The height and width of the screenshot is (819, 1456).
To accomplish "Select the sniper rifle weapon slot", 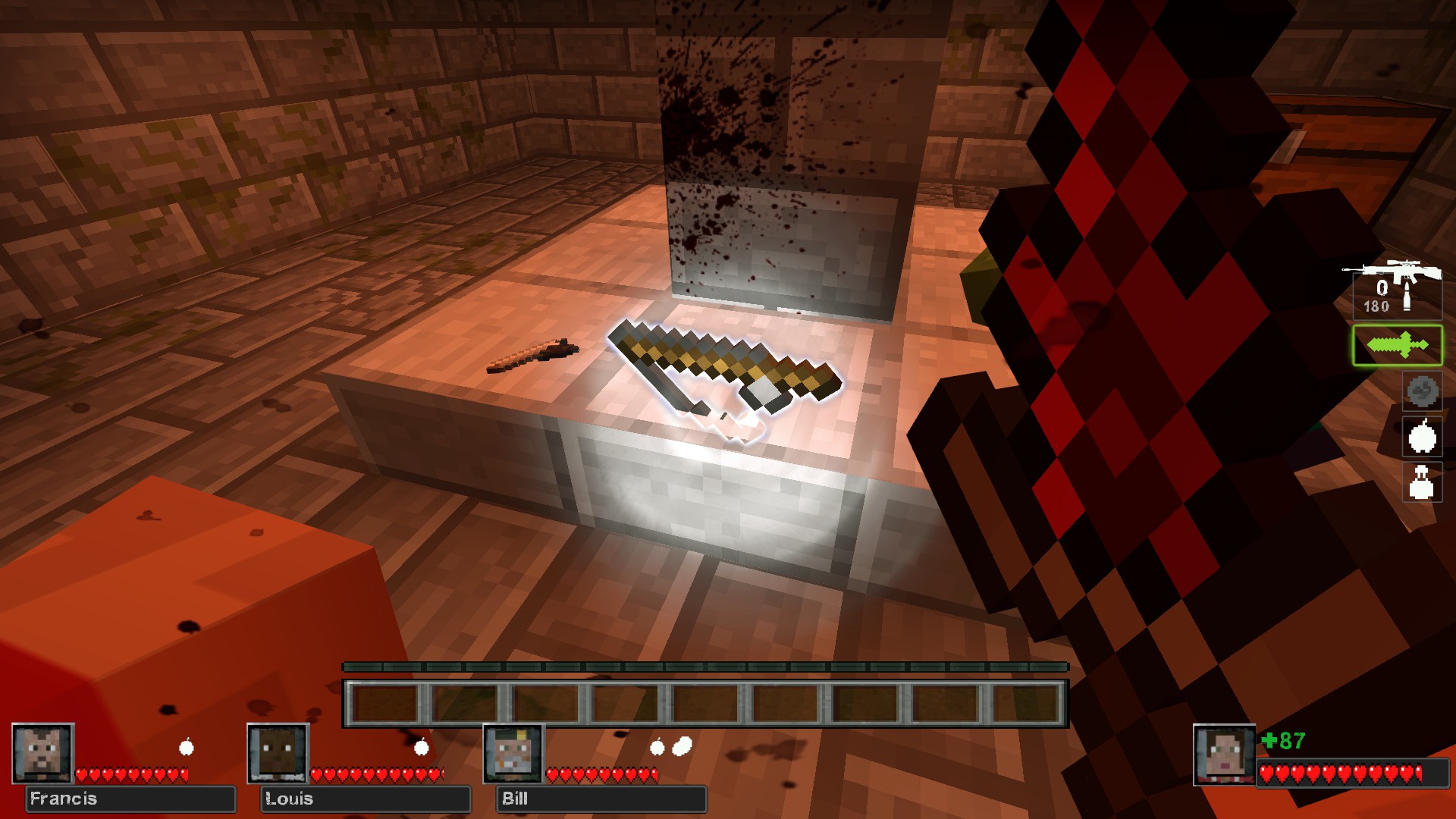I will pos(1396,288).
